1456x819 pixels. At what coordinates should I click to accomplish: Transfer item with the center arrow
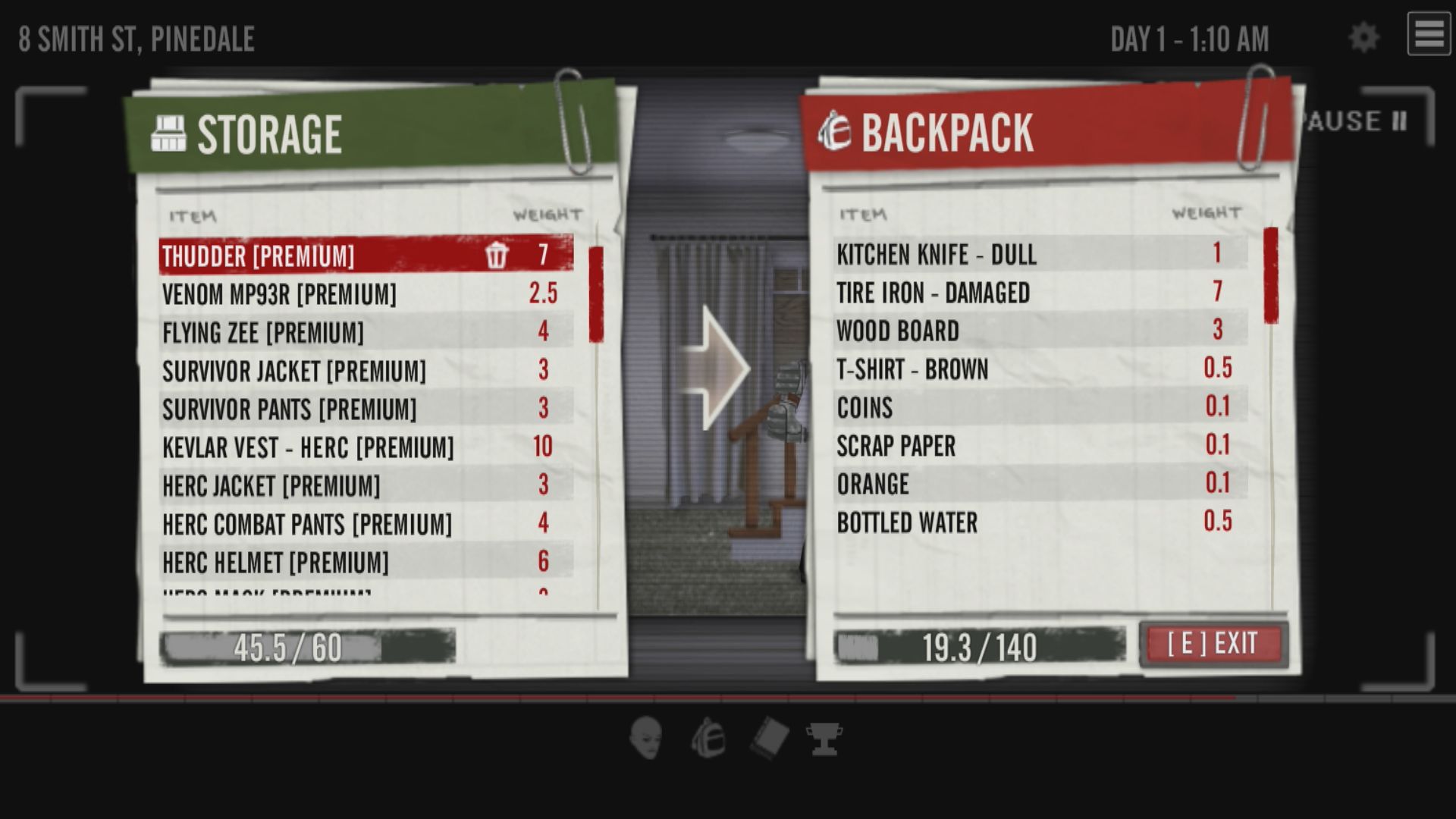[714, 369]
